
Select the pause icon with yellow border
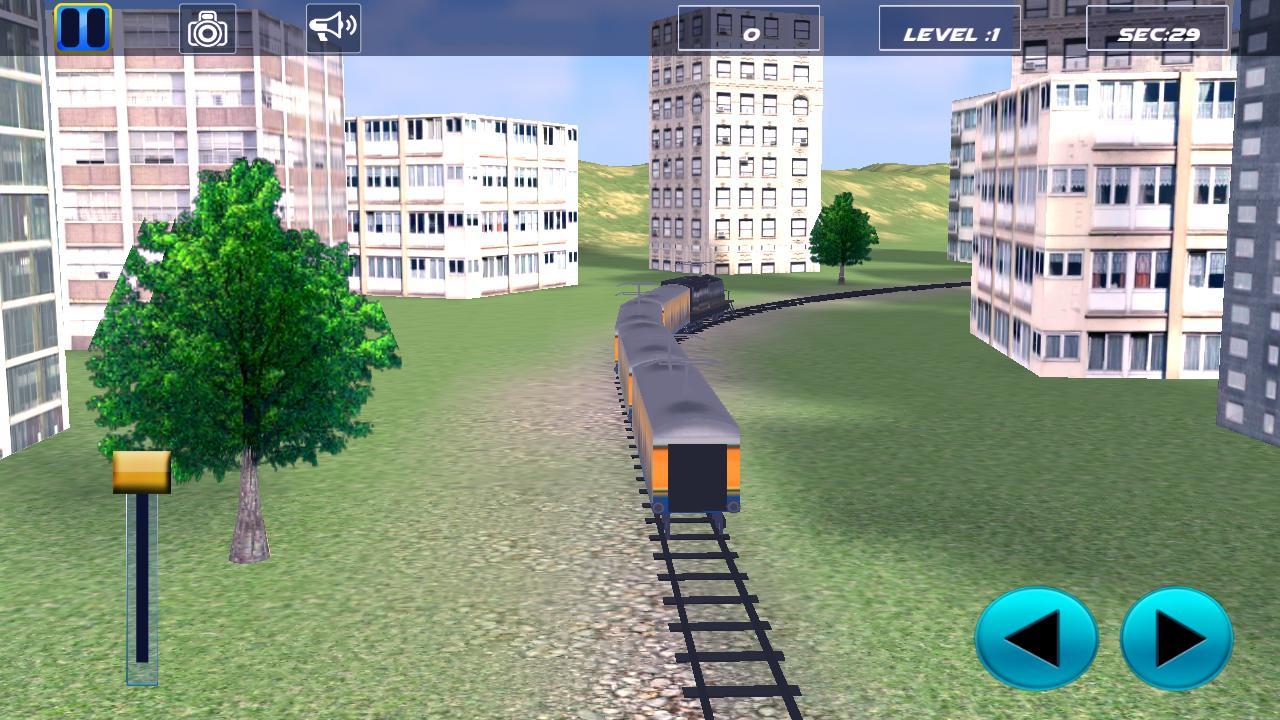pyautogui.click(x=83, y=25)
